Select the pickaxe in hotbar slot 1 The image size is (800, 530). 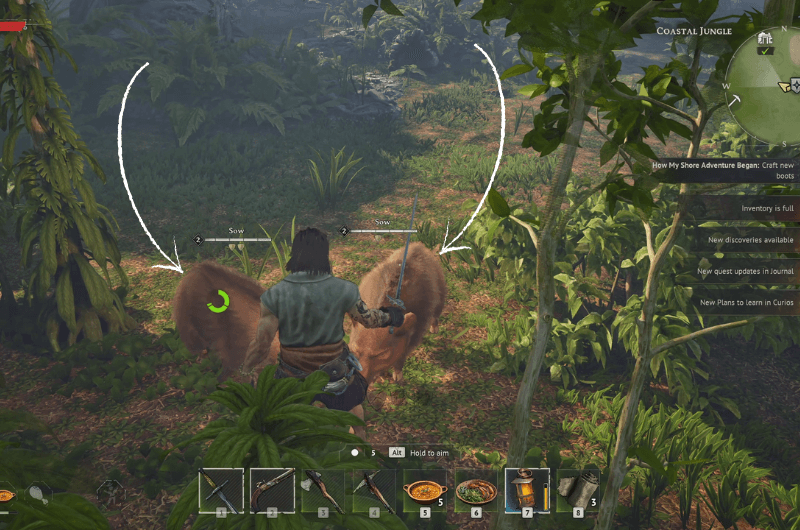coord(221,490)
